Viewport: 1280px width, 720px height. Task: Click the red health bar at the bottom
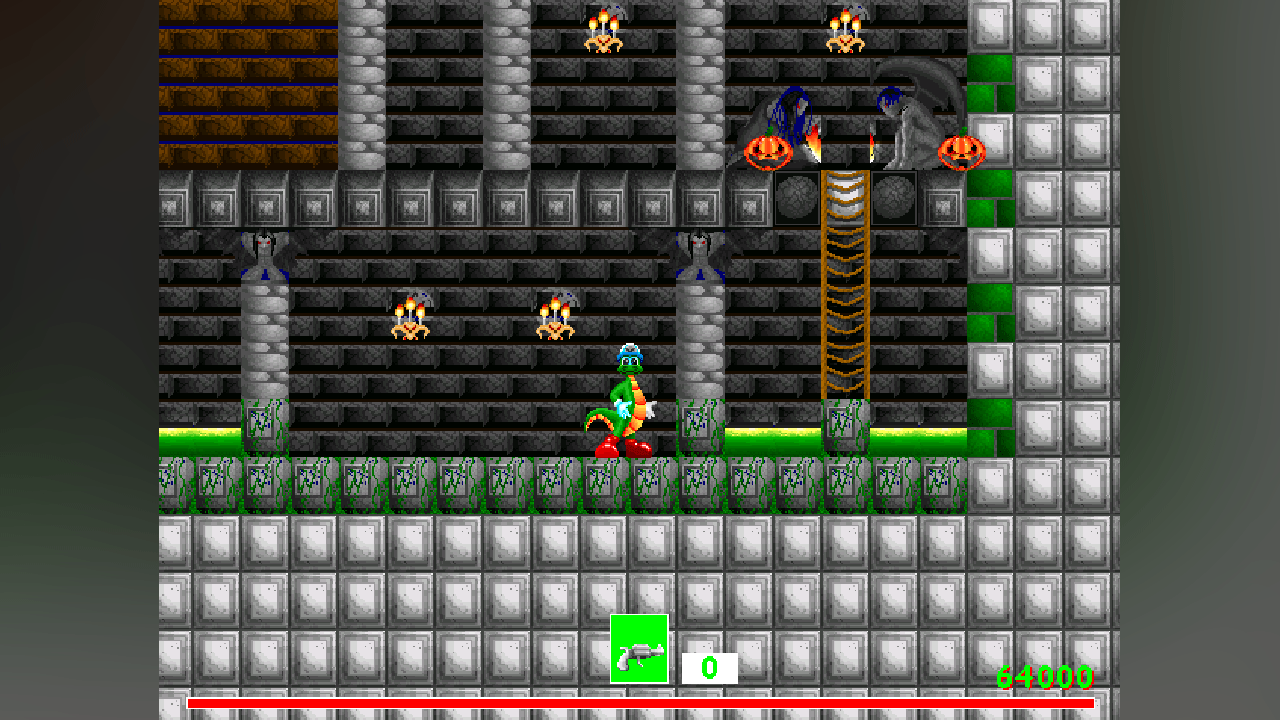640,706
